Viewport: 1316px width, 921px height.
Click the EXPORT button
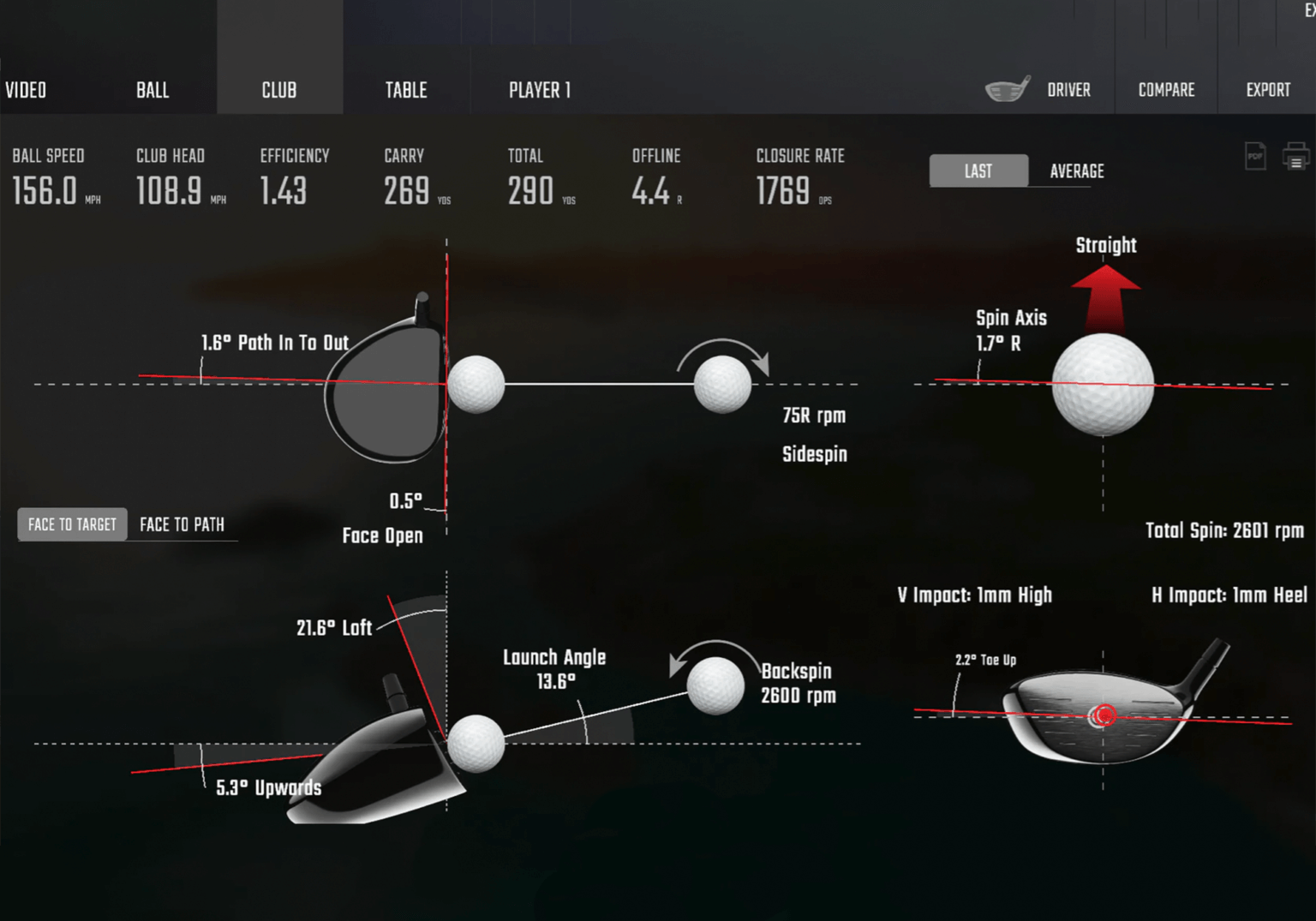[1267, 88]
